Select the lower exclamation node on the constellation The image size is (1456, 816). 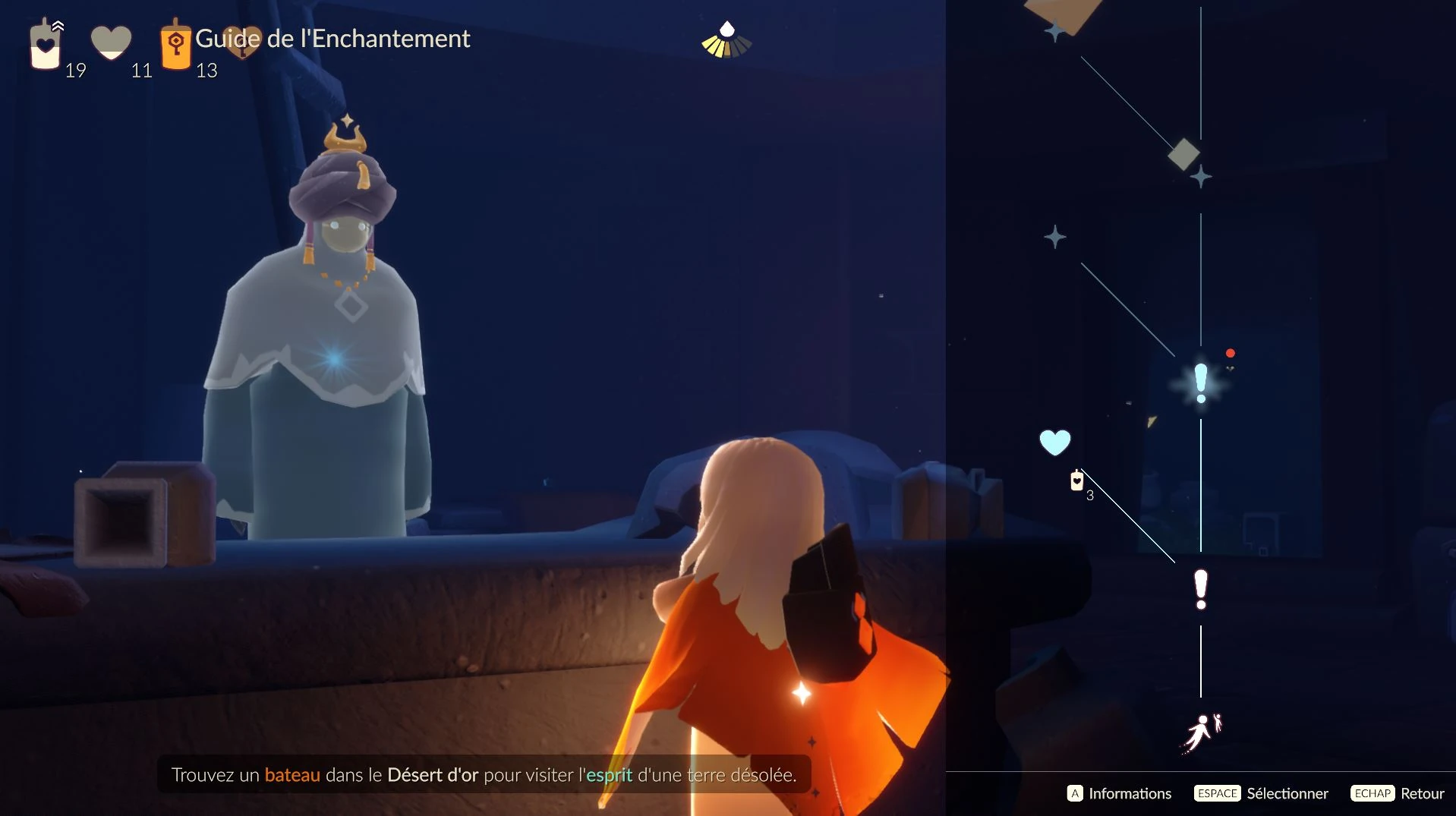point(1200,590)
